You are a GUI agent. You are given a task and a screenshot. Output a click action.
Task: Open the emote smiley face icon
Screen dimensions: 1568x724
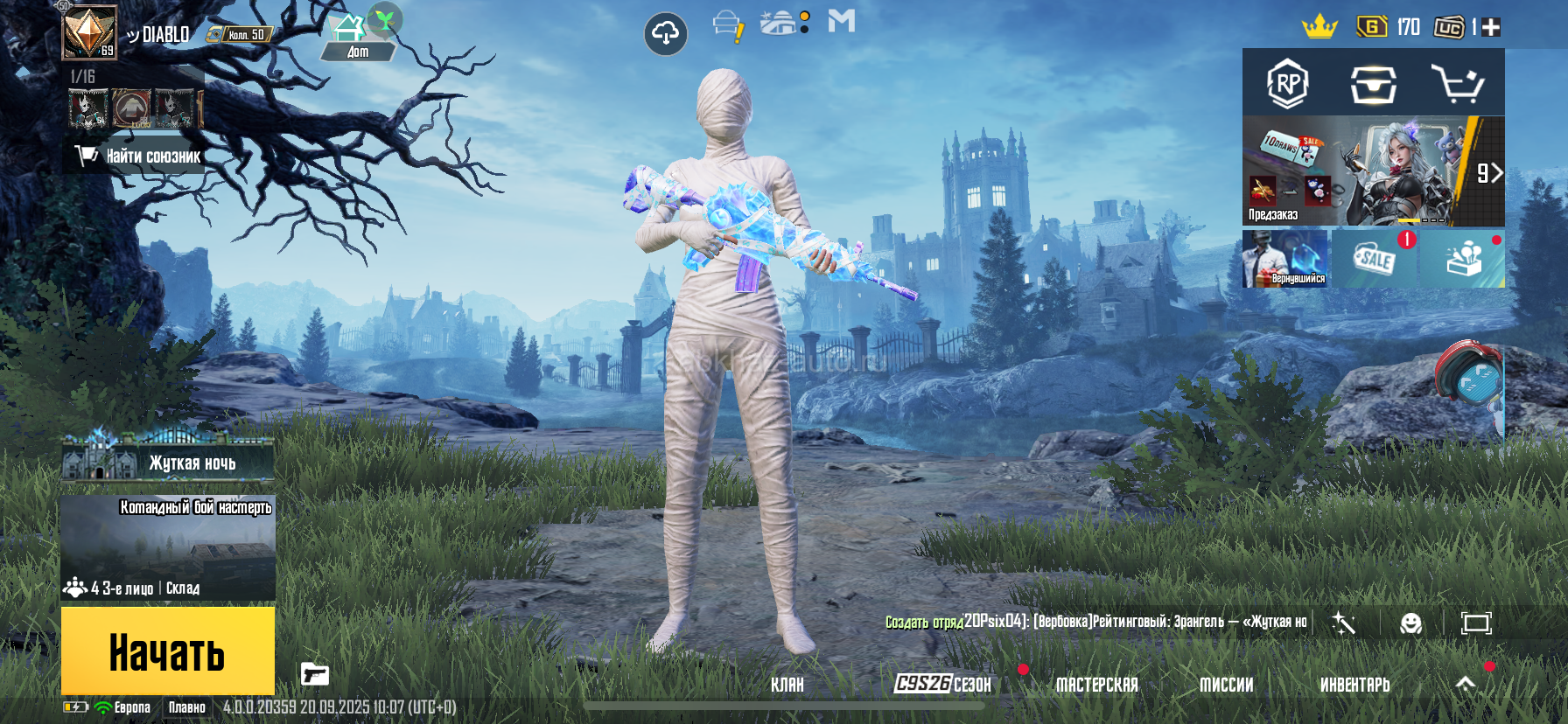1410,623
